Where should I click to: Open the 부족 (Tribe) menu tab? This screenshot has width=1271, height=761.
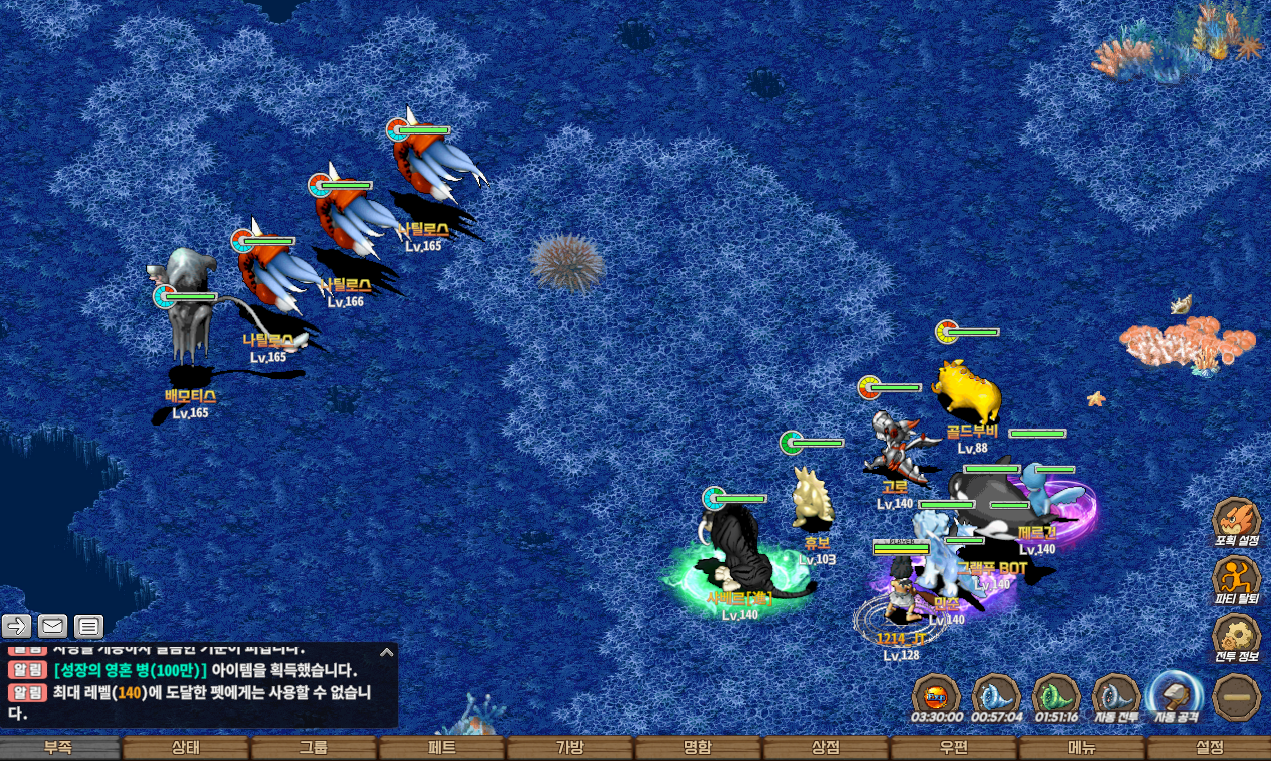click(58, 748)
